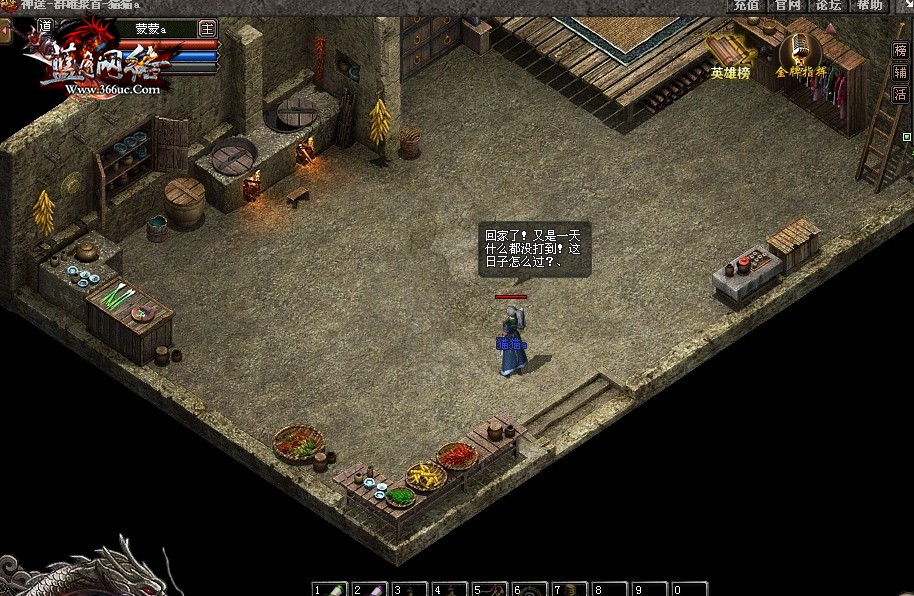Select the 活 activity side button
Viewport: 914px width, 596px height.
(900, 94)
